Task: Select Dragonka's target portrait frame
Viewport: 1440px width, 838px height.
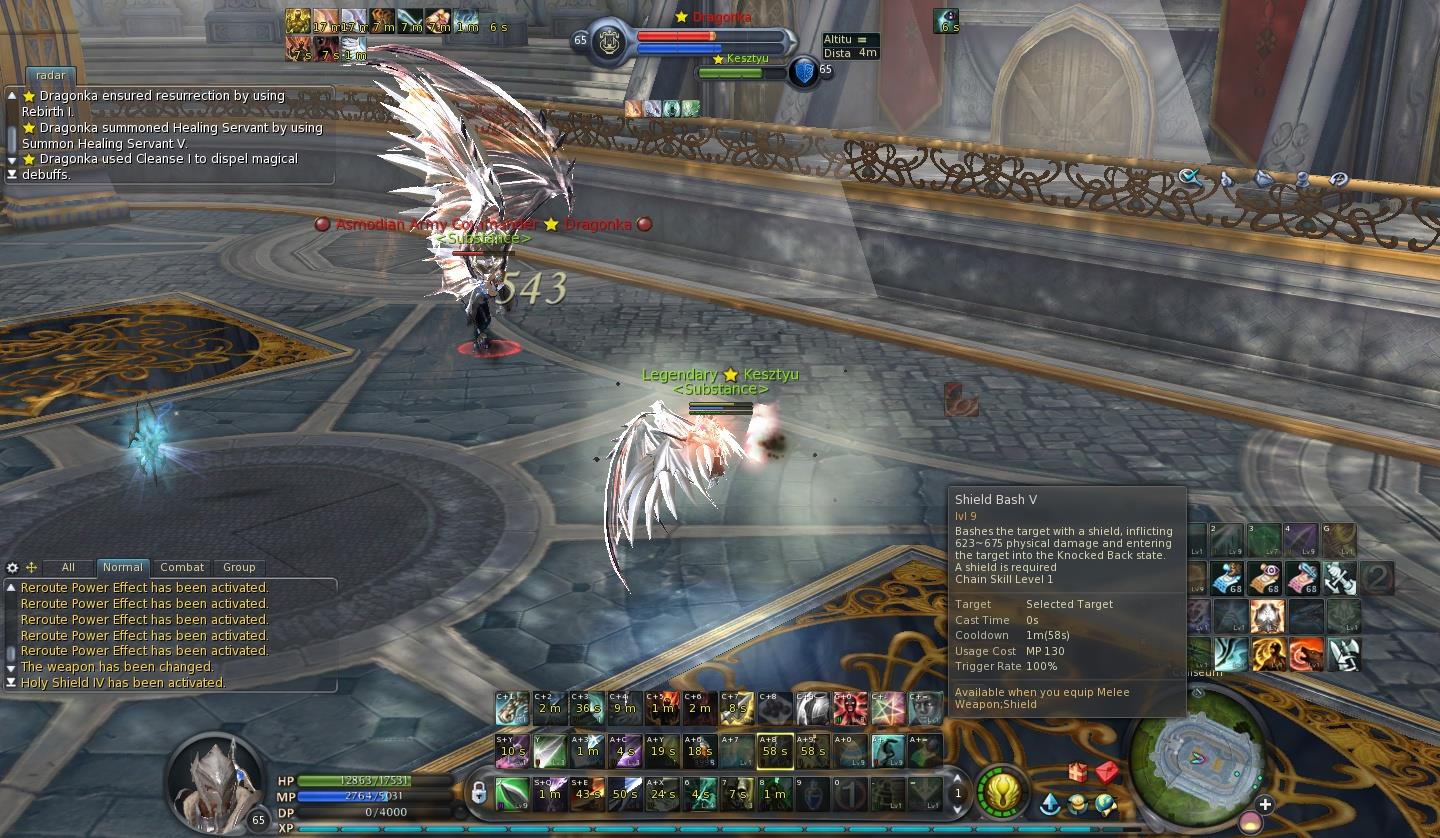Action: [x=606, y=42]
